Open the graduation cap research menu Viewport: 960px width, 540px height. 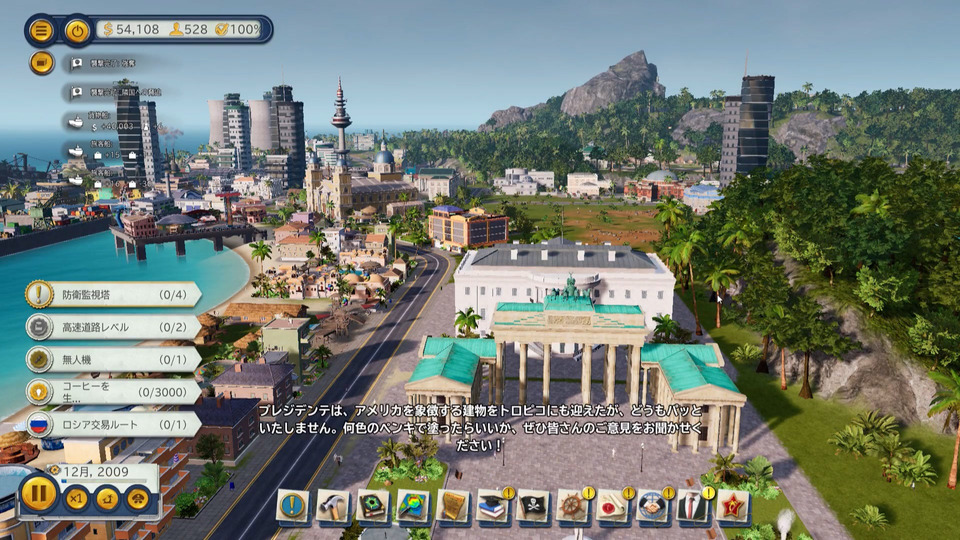[493, 507]
